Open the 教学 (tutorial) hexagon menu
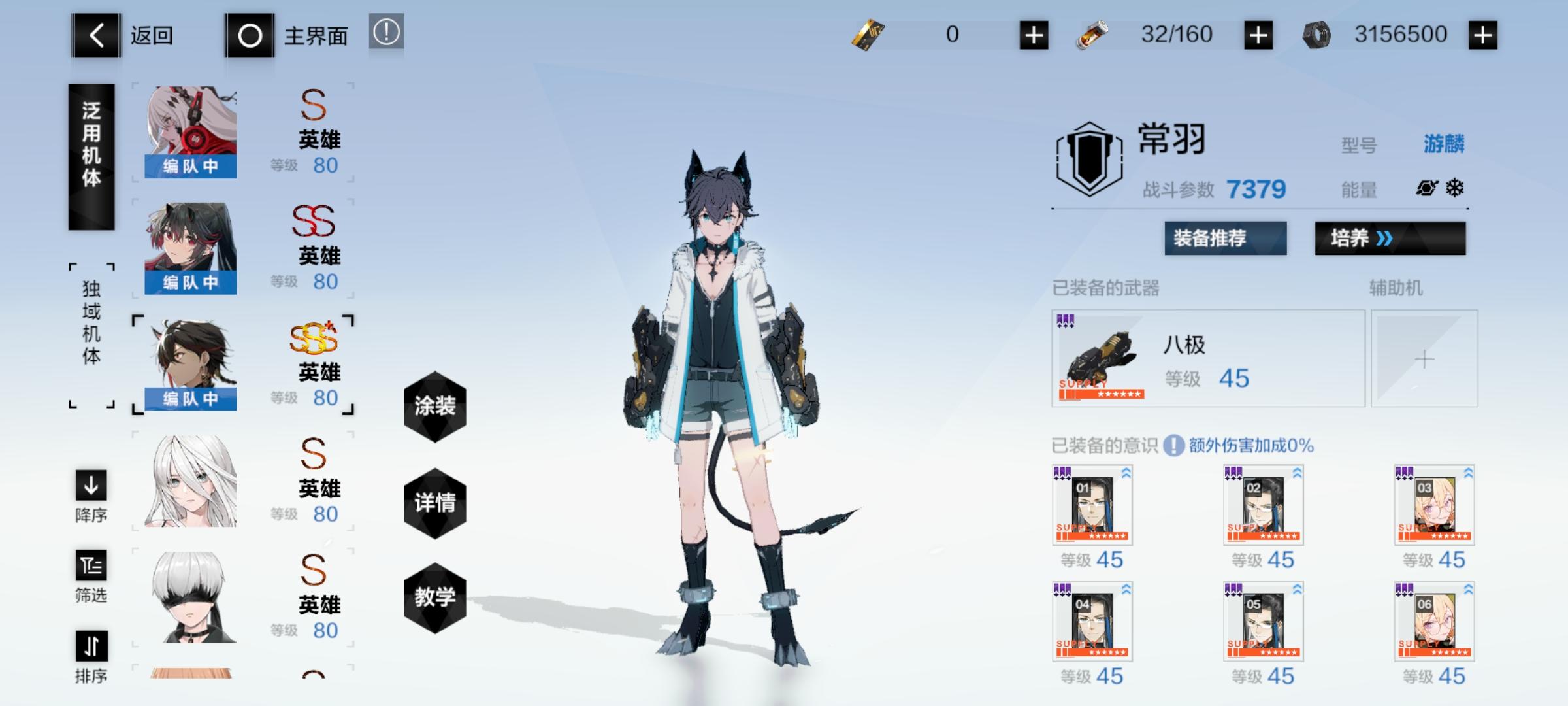Viewport: 1568px width, 706px height. tap(435, 598)
